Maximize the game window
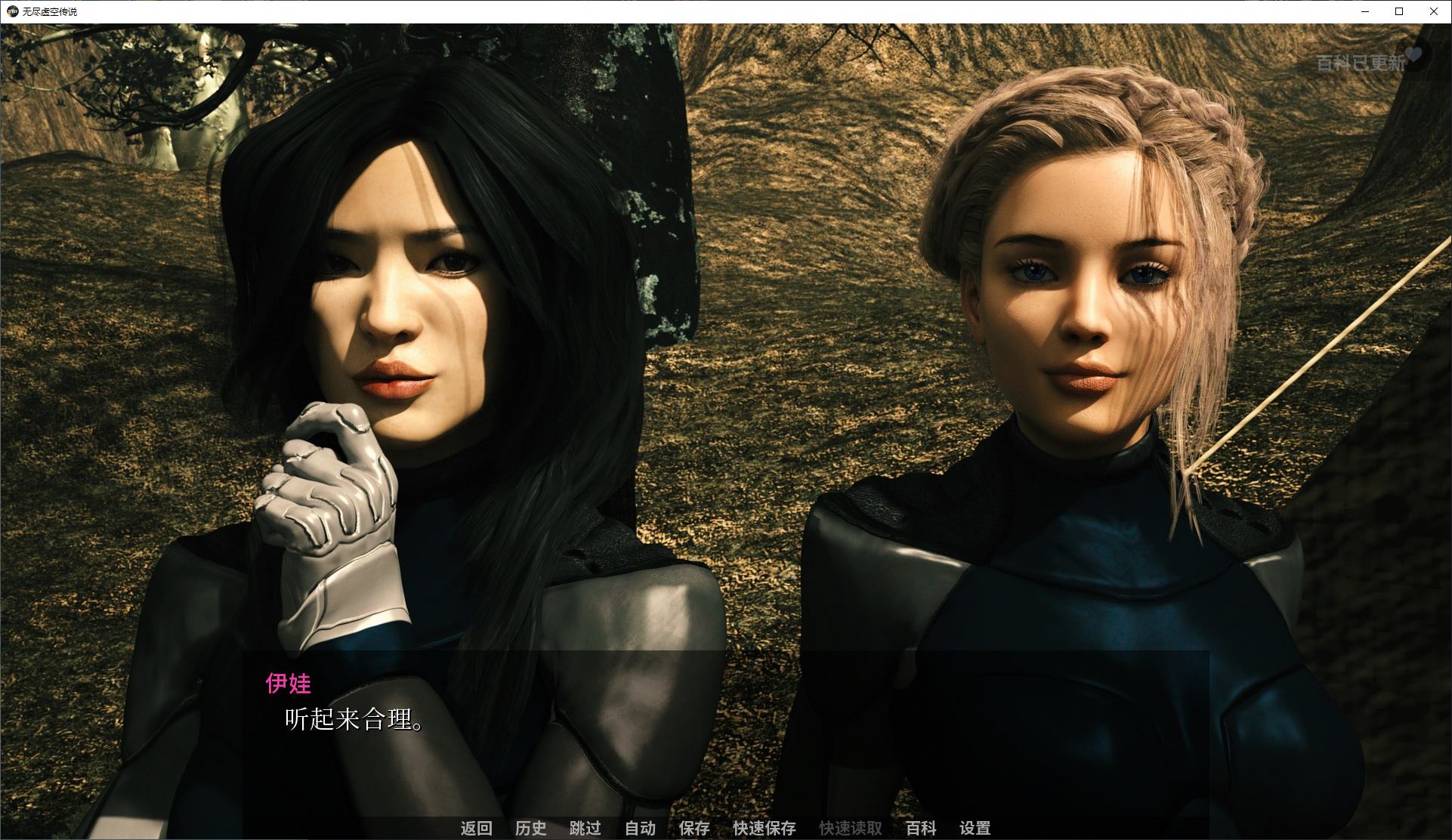This screenshot has width=1452, height=840. point(1398,11)
